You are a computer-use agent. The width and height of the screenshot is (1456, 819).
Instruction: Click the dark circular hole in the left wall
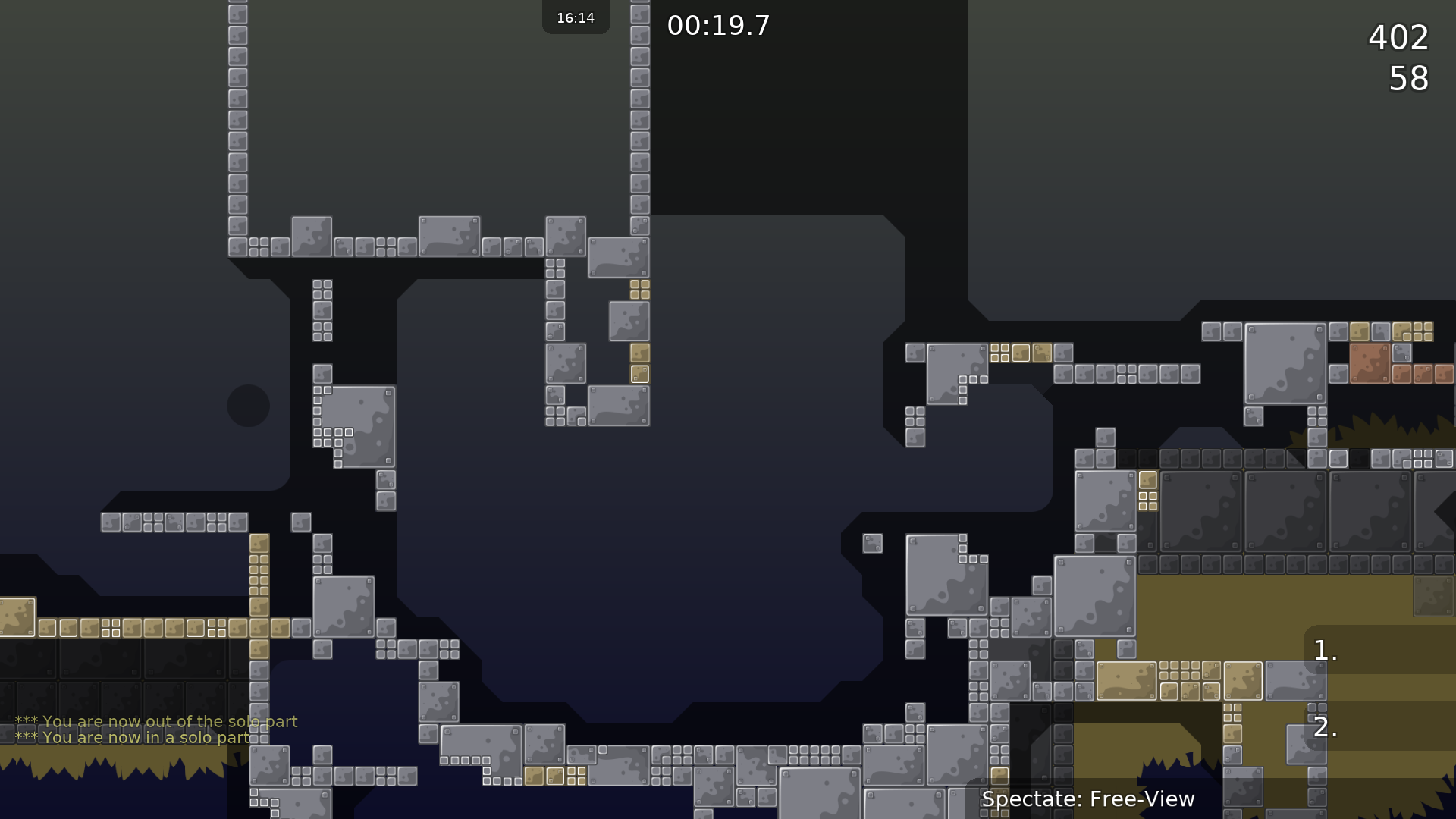[249, 404]
